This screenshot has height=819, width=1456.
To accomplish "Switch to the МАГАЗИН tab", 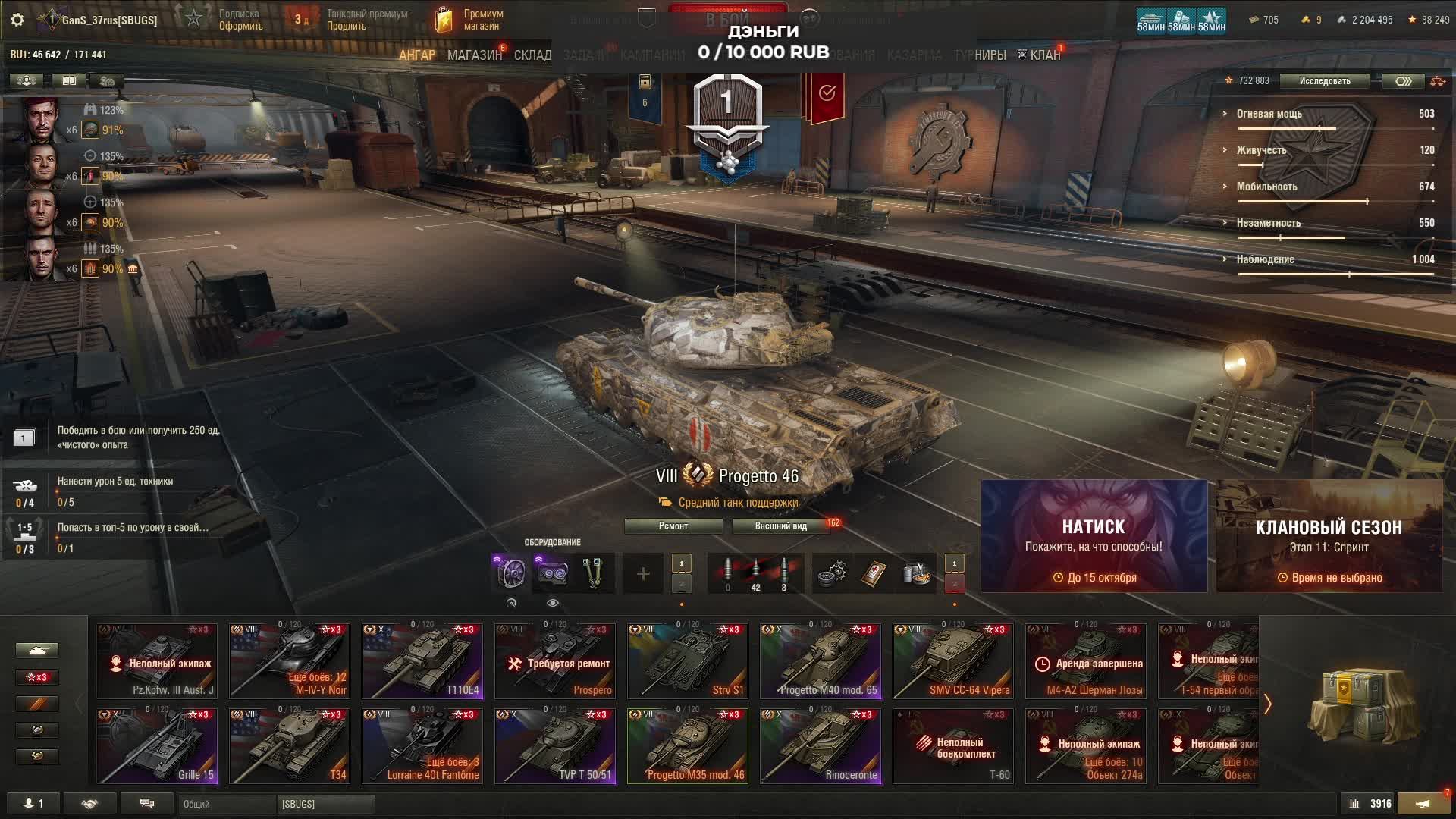I will click(x=474, y=55).
